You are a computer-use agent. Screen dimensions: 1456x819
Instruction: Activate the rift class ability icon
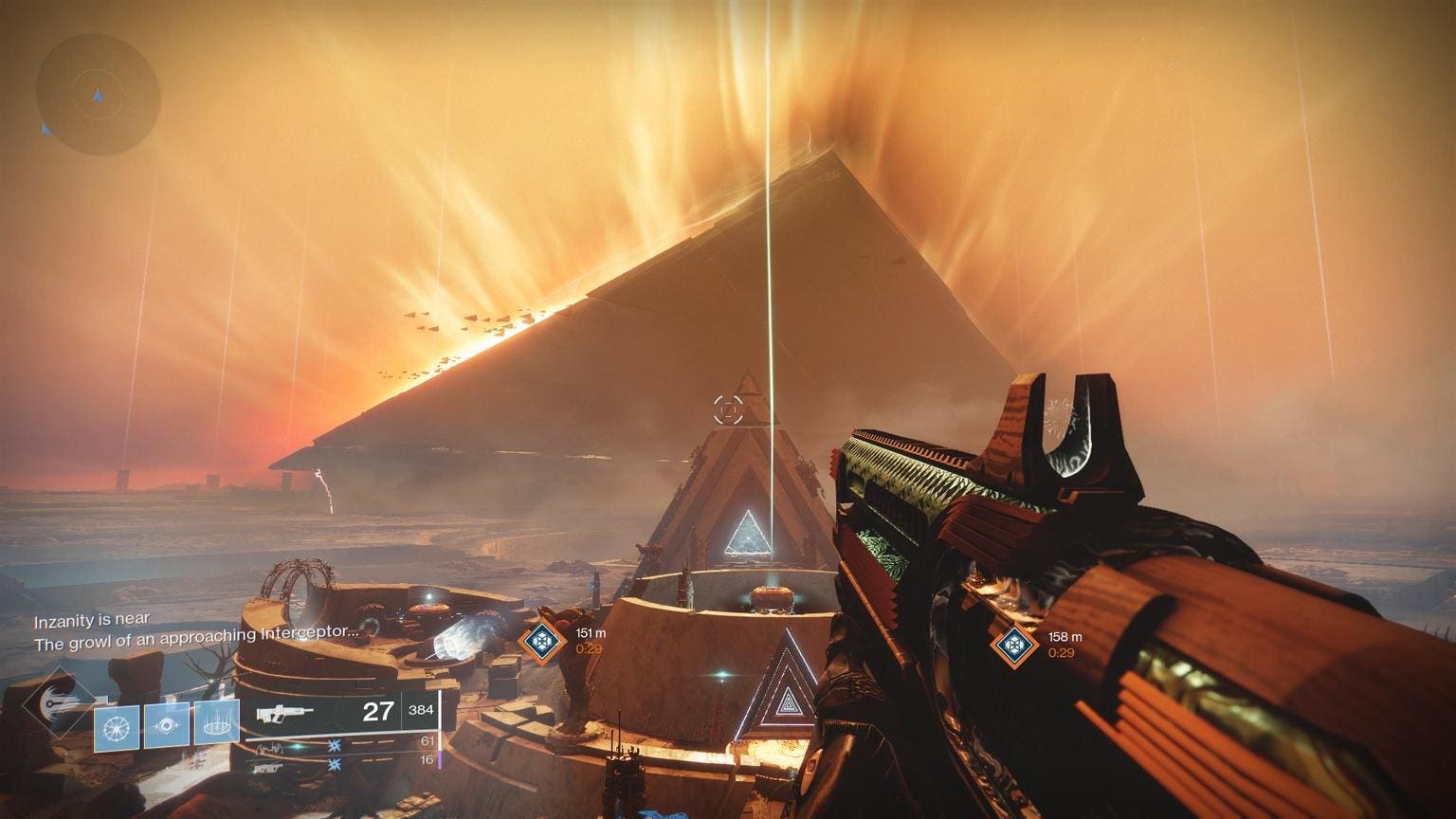(217, 727)
